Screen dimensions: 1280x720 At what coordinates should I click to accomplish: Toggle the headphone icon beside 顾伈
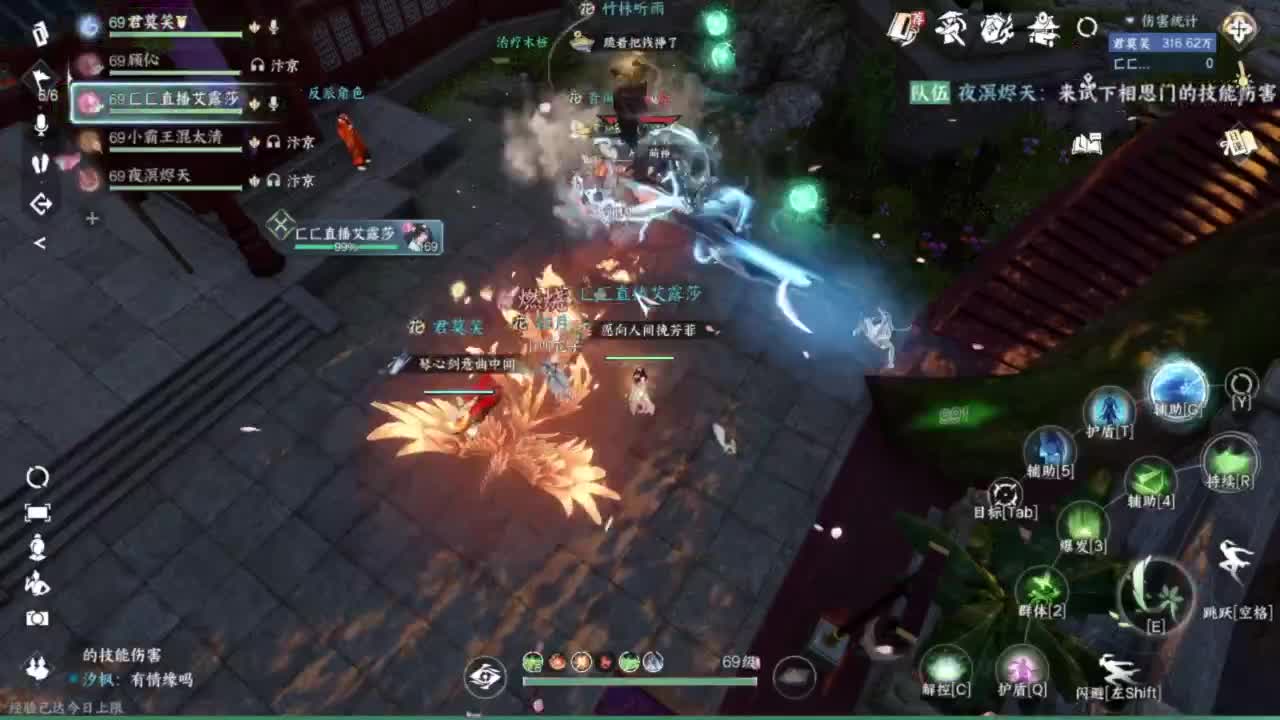[x=258, y=64]
